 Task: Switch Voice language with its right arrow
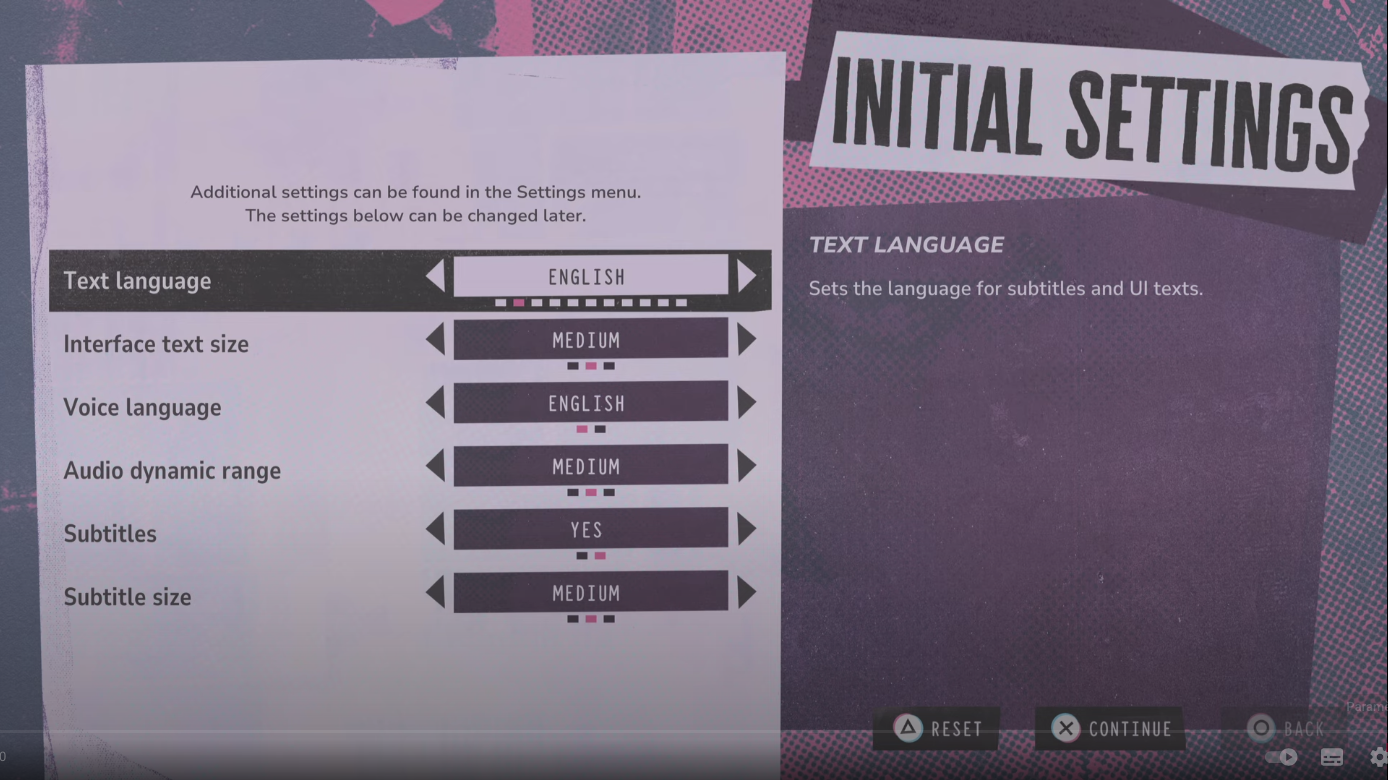[x=746, y=403]
